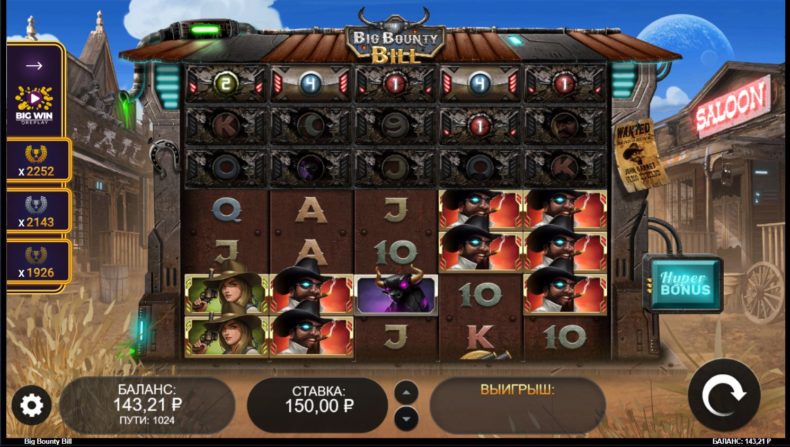790x447 pixels.
Task: Spin the reels with the circular arrow button
Action: [724, 395]
